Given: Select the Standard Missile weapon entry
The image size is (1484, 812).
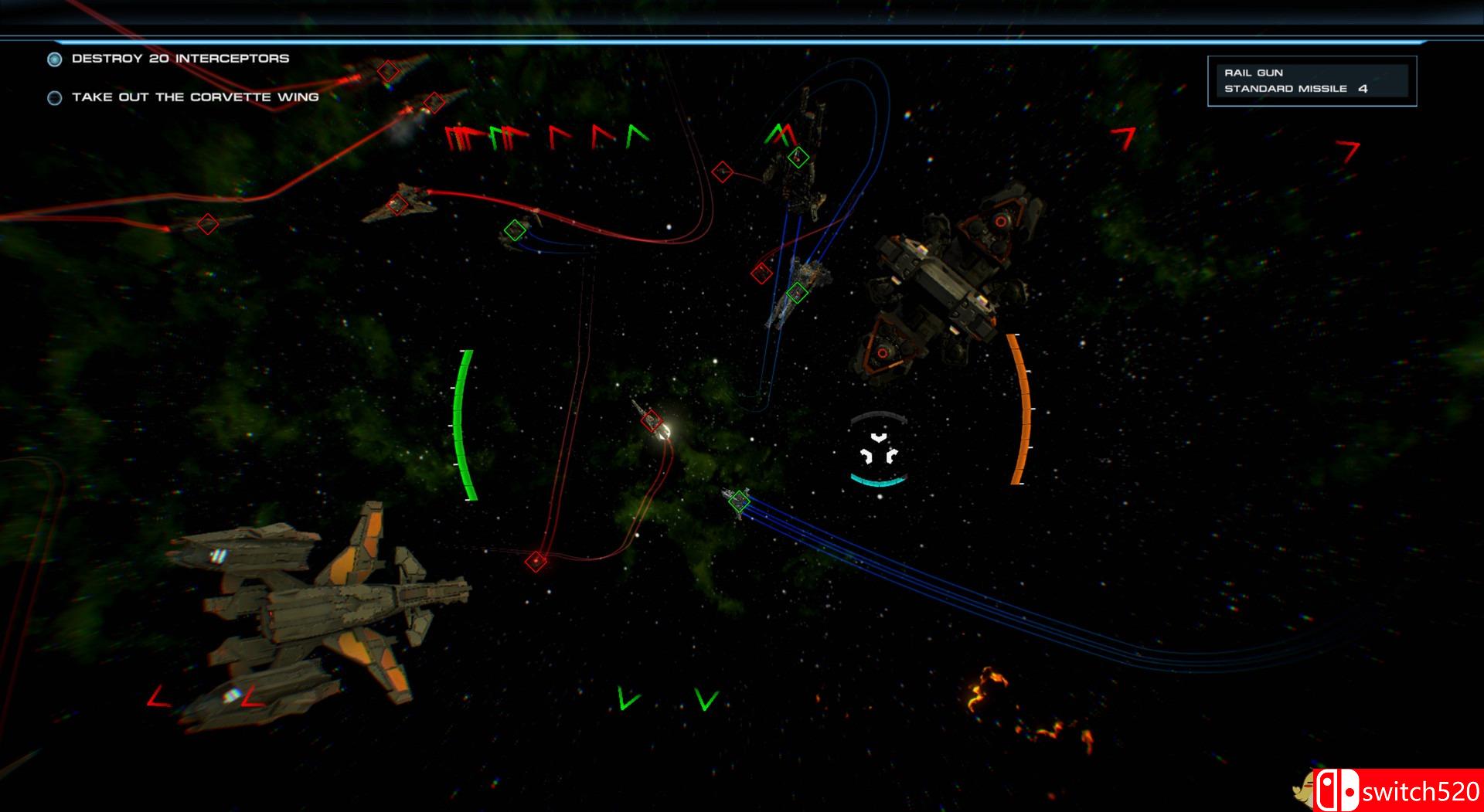Looking at the screenshot, I should coord(1283,90).
